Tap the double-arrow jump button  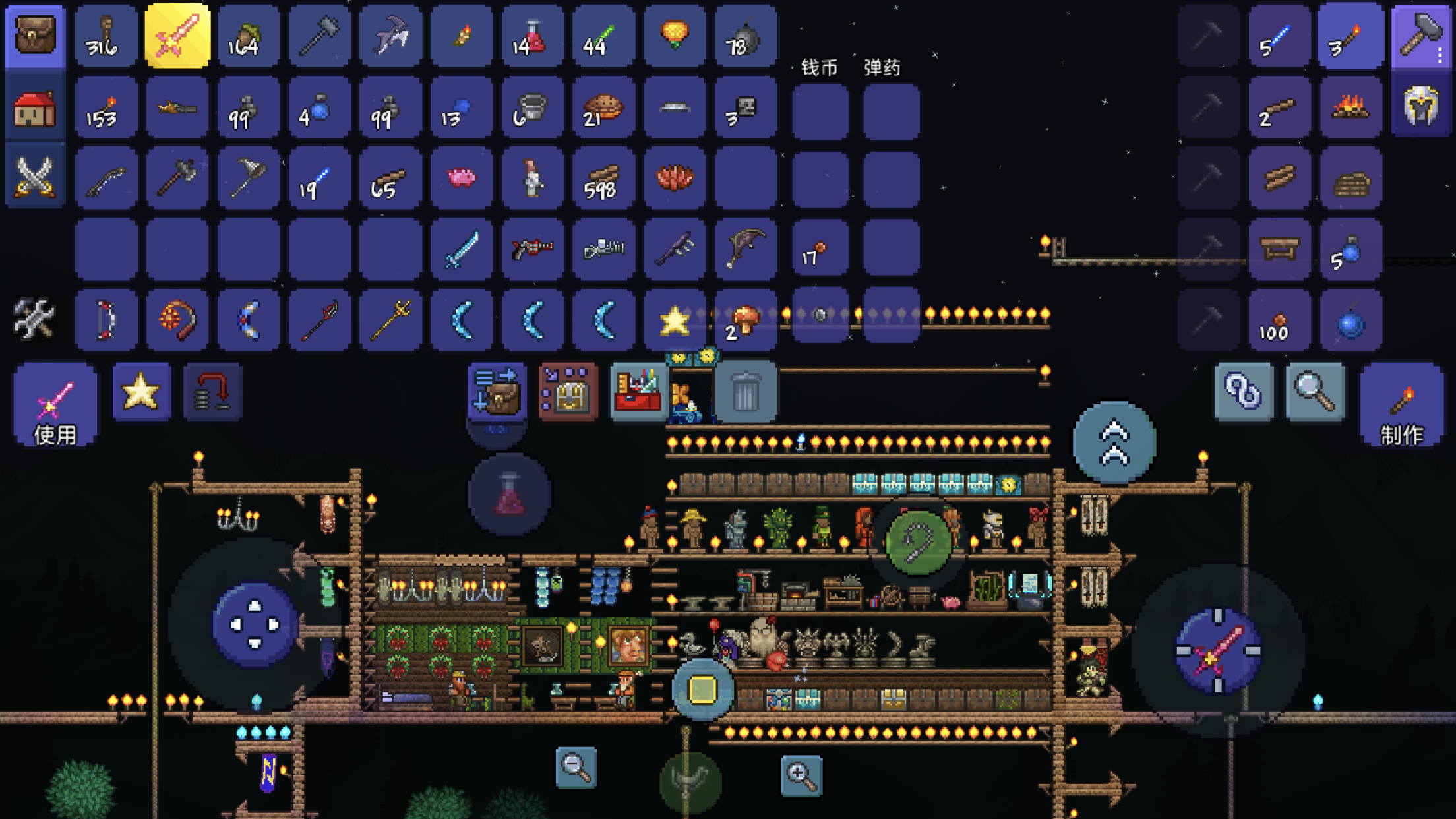tap(1114, 442)
